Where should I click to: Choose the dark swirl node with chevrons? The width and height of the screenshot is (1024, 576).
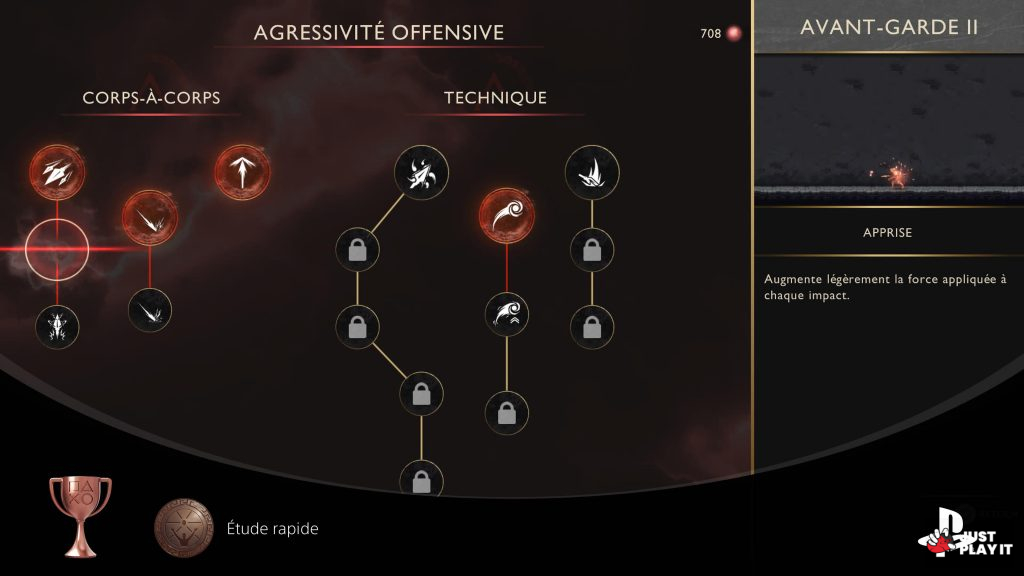506,314
